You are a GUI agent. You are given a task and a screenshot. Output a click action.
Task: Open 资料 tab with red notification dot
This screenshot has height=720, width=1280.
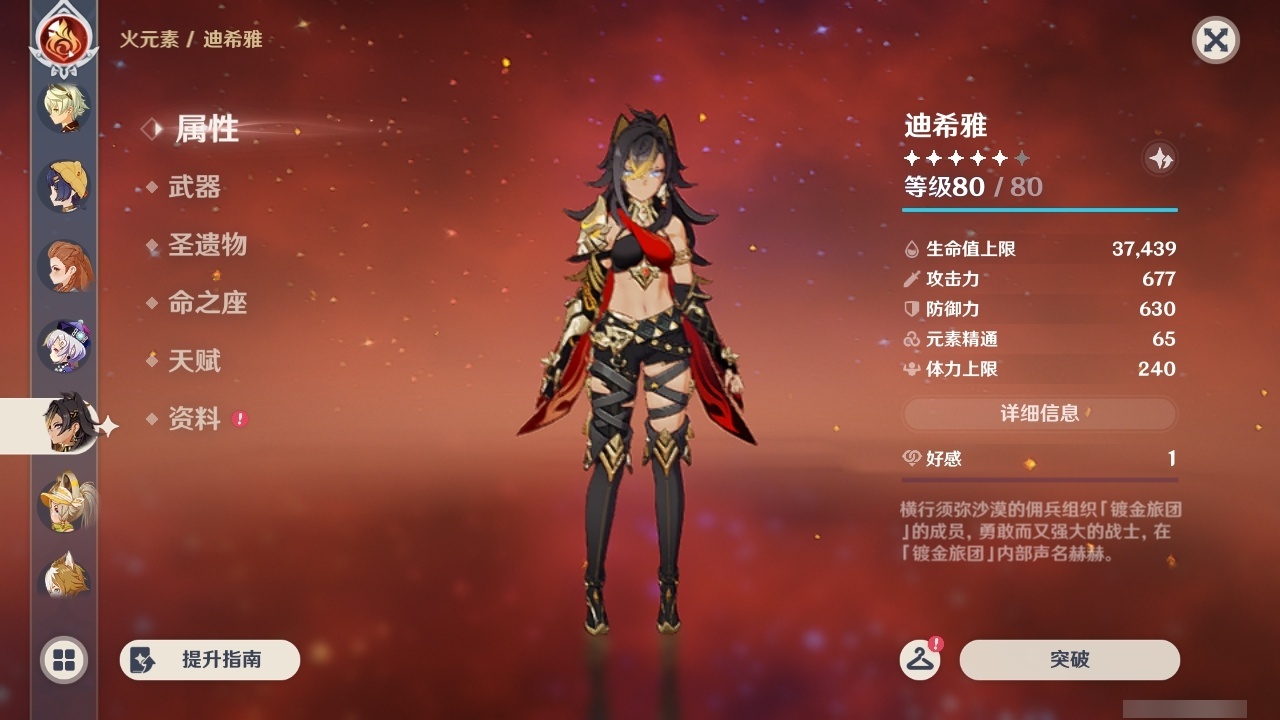click(x=194, y=420)
